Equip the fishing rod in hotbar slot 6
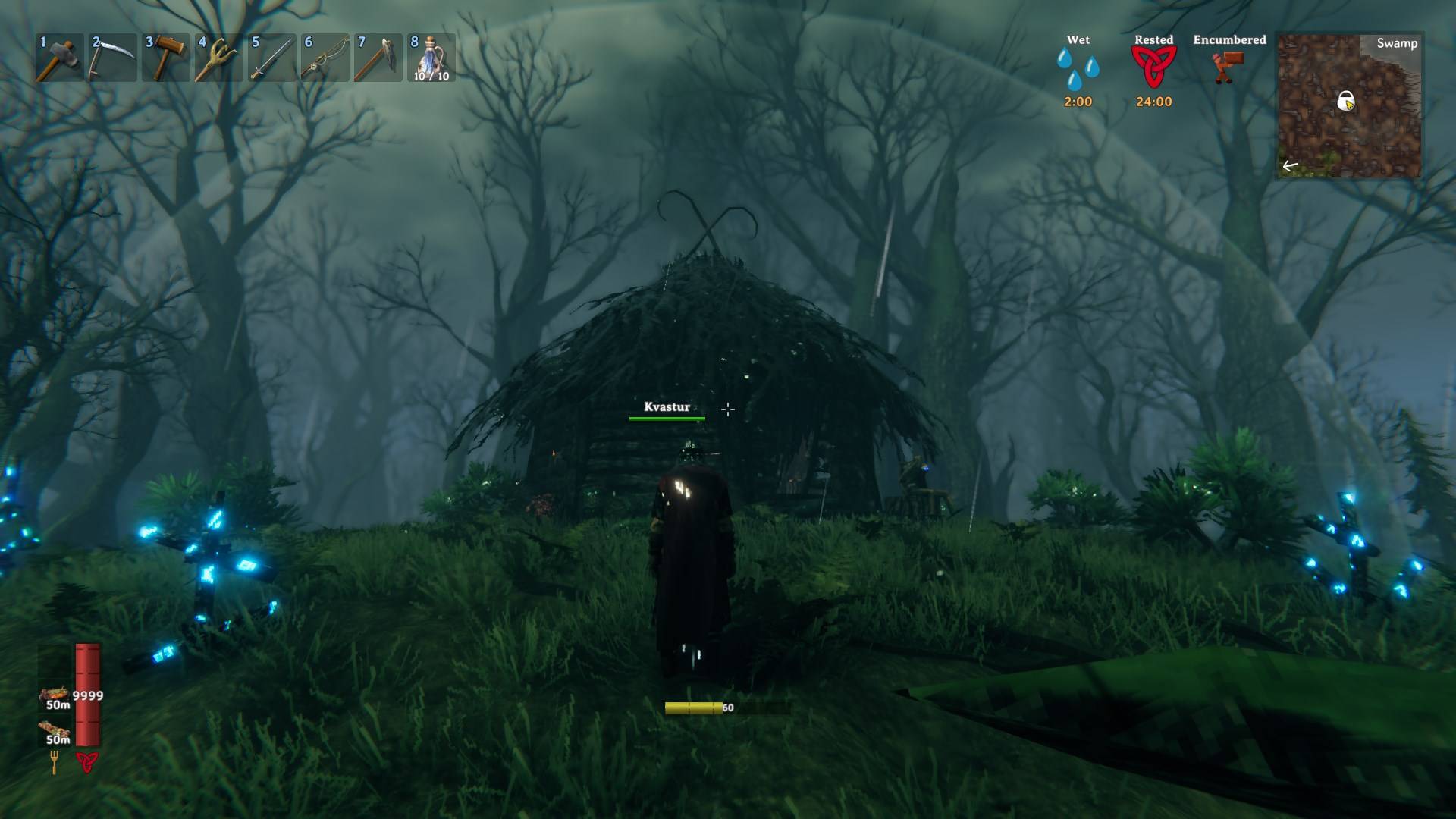The width and height of the screenshot is (1456, 819). coord(218,57)
